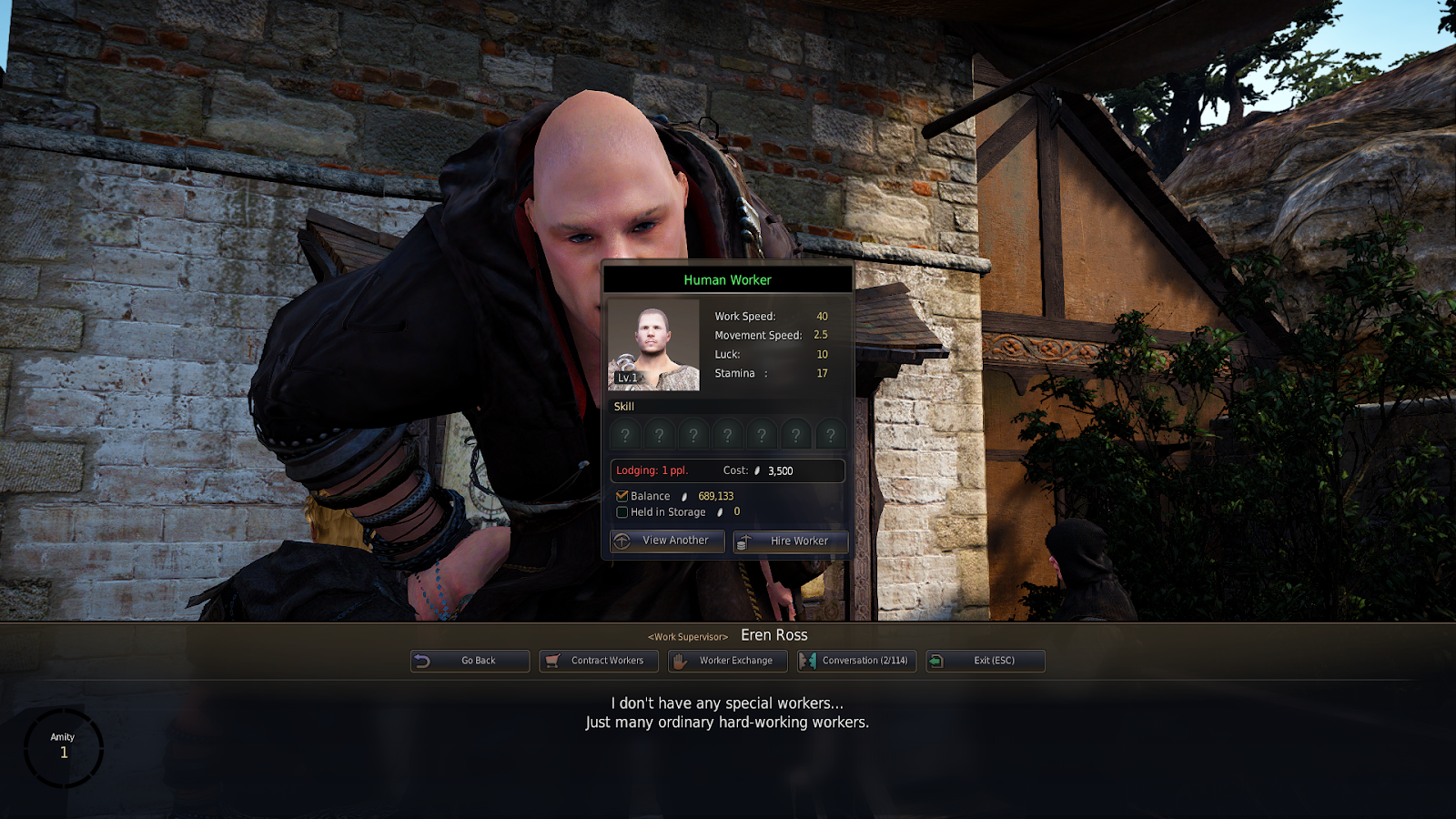View Another worker option

667,541
